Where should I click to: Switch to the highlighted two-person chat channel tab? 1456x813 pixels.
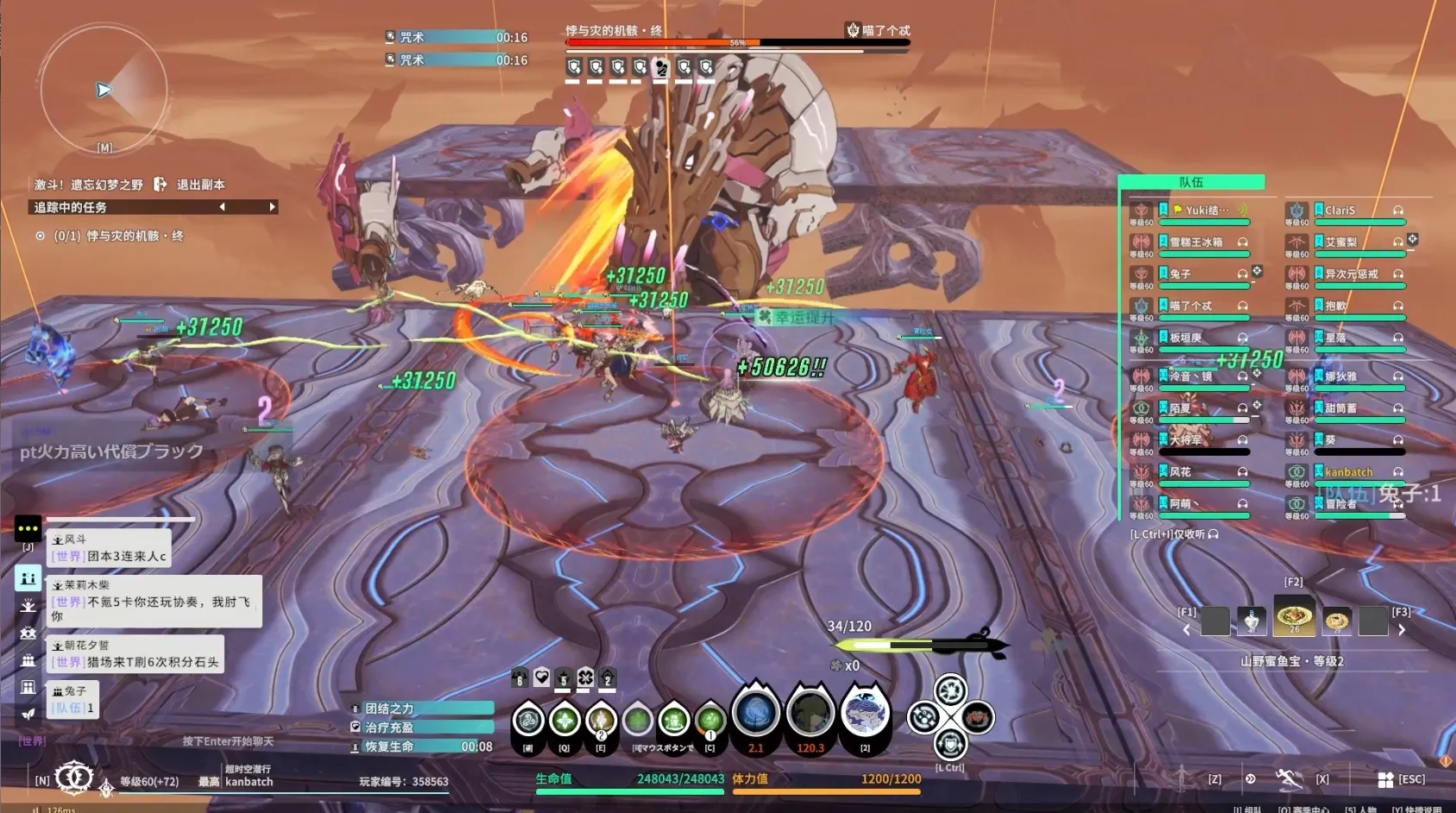pos(28,578)
